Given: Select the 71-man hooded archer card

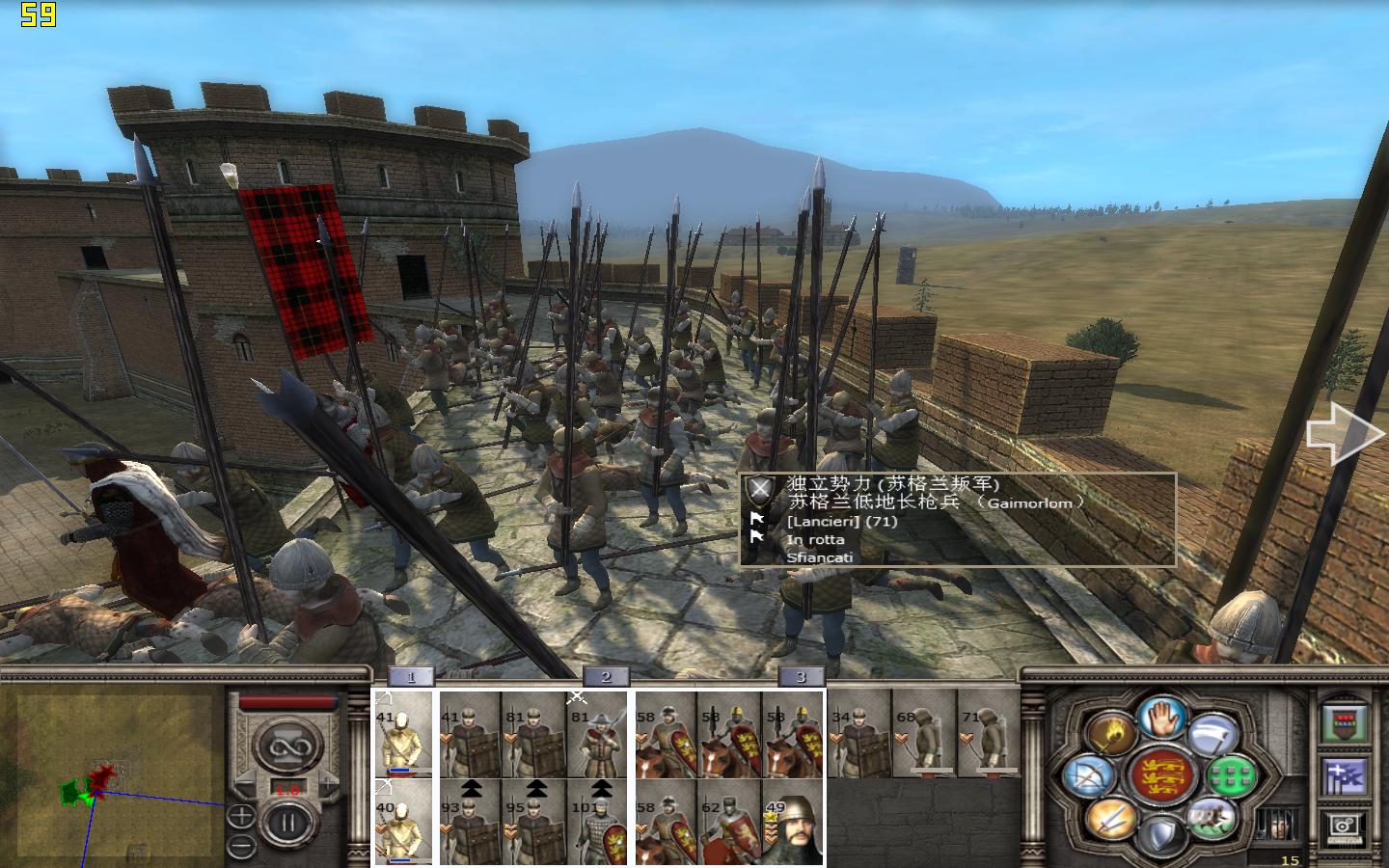Looking at the screenshot, I should coord(988,733).
